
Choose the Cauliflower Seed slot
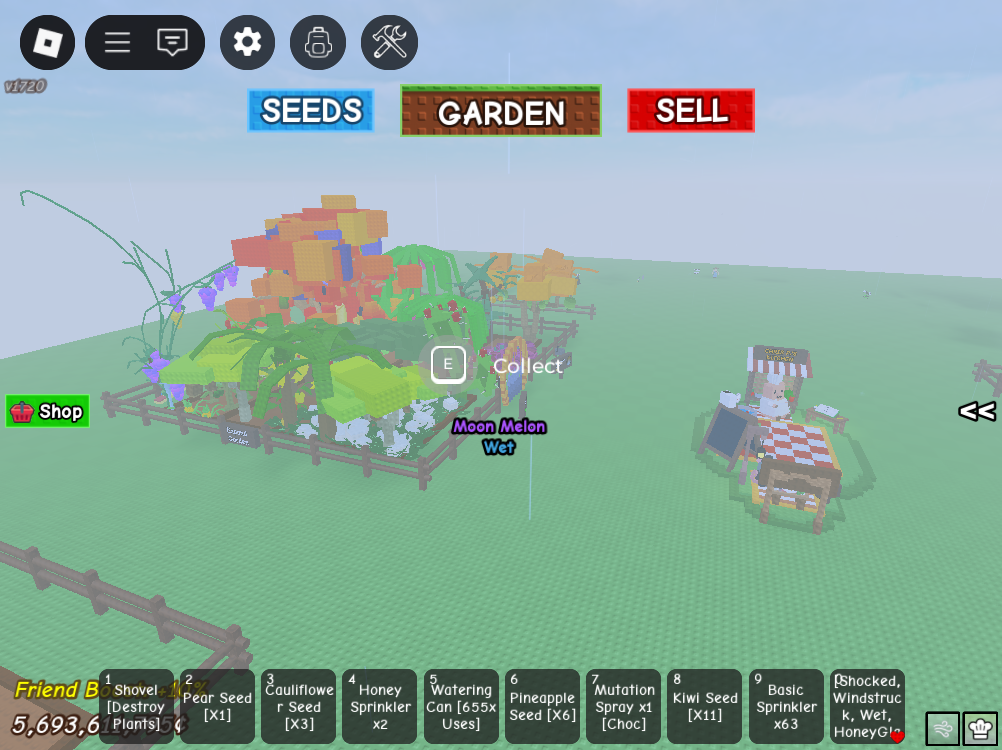click(299, 707)
